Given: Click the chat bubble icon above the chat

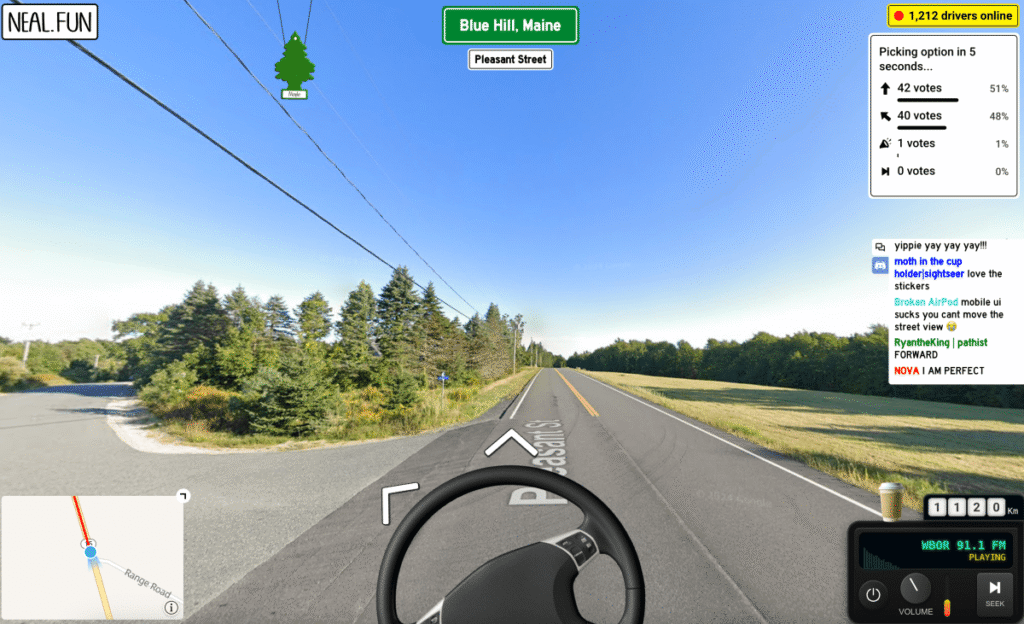Looking at the screenshot, I should [x=880, y=246].
